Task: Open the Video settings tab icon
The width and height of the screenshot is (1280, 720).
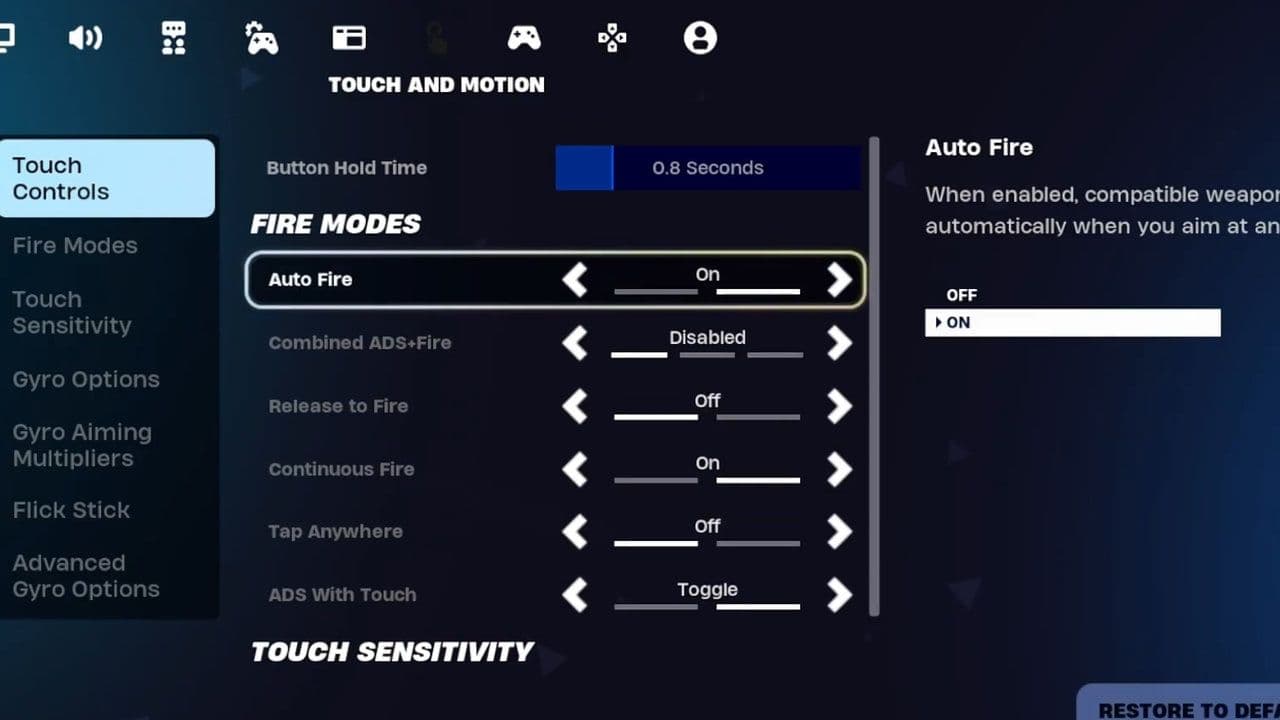Action: tap(10, 37)
